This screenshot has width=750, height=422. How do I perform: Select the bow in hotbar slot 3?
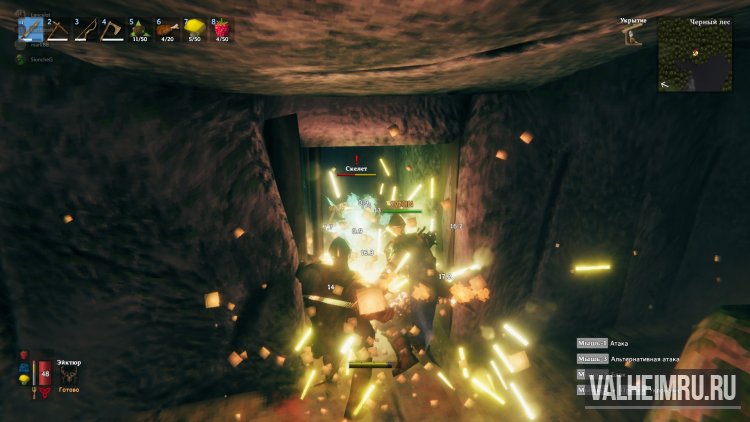point(84,29)
